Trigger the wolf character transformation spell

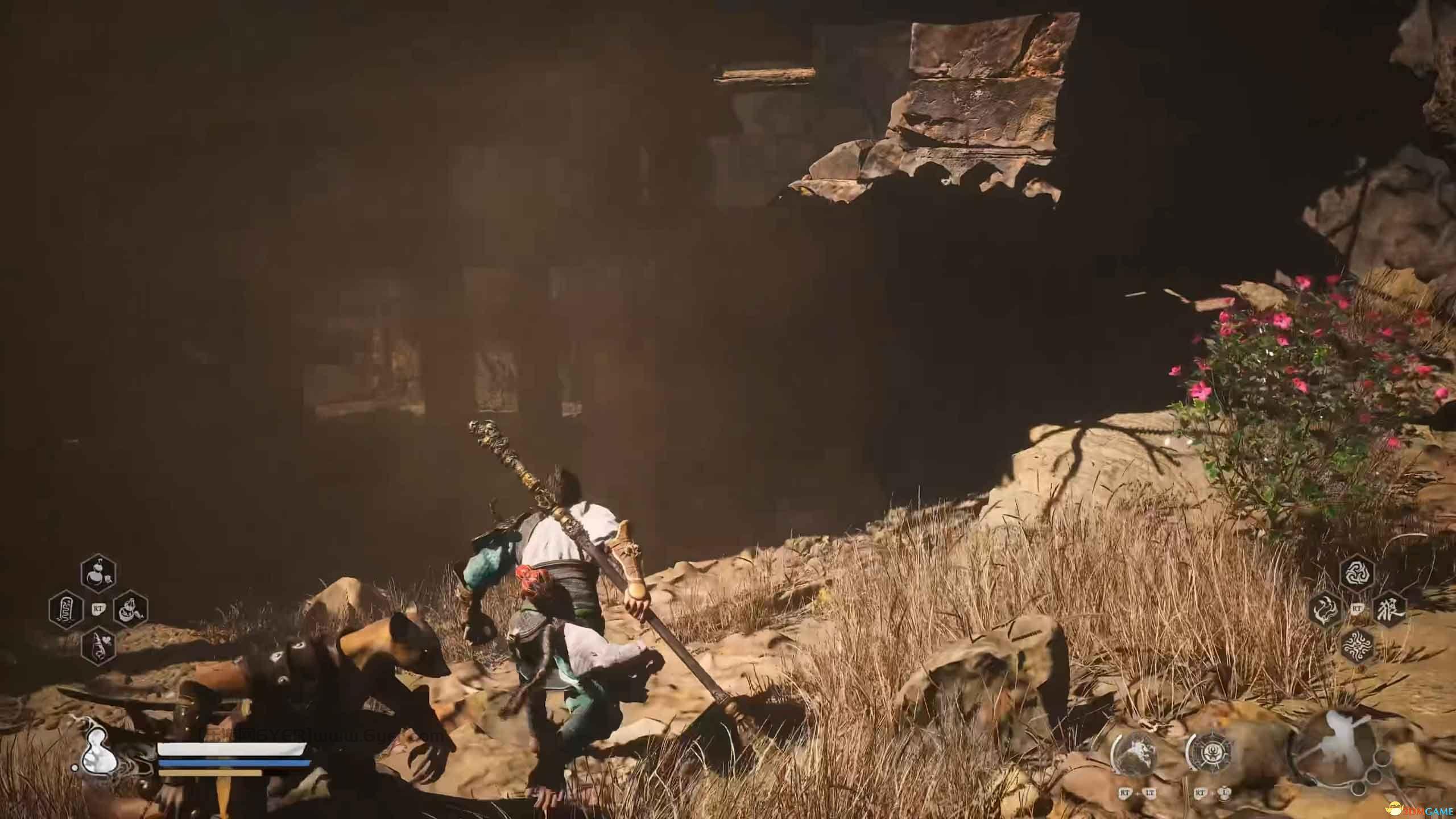pyautogui.click(x=1389, y=609)
